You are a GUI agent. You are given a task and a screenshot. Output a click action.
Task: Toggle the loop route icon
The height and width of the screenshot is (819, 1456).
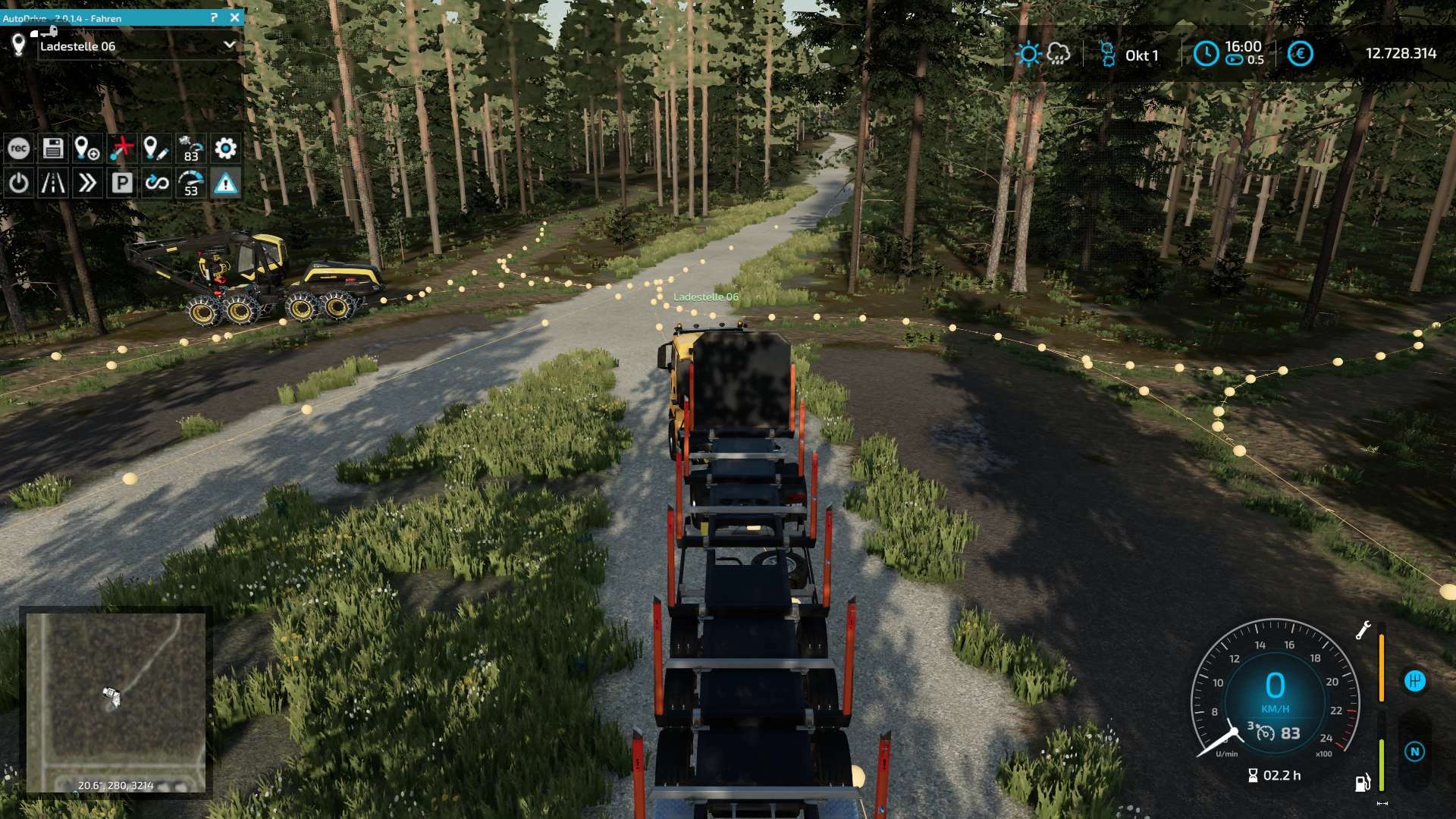(156, 183)
